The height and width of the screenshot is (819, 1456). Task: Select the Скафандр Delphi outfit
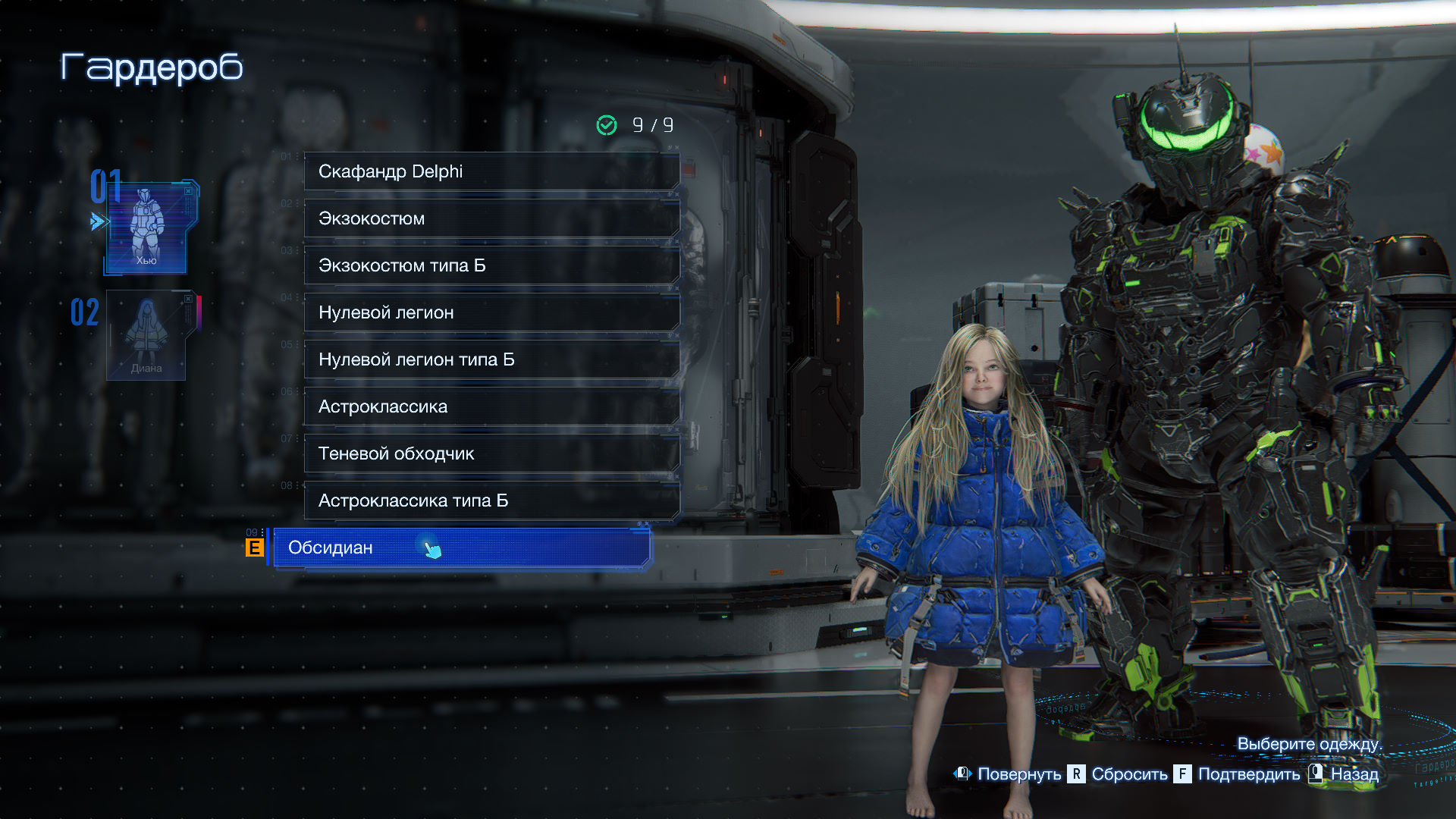tap(491, 171)
